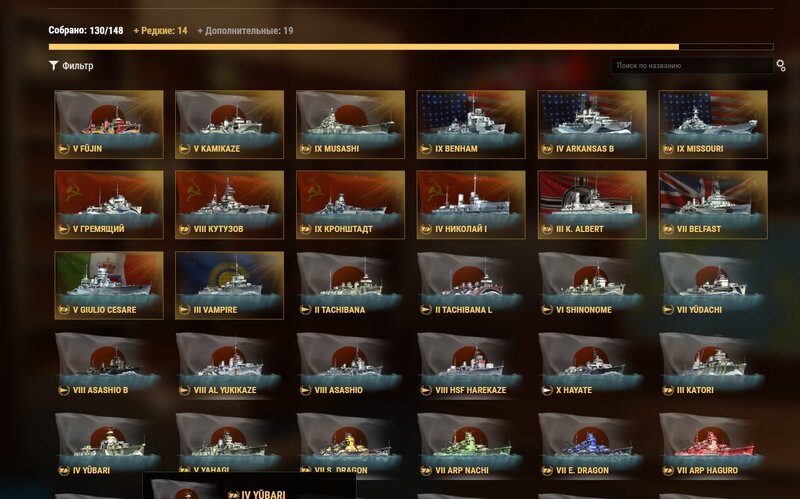Choose the V Giulio Cesare ship card
The width and height of the screenshot is (800, 499).
(x=109, y=285)
